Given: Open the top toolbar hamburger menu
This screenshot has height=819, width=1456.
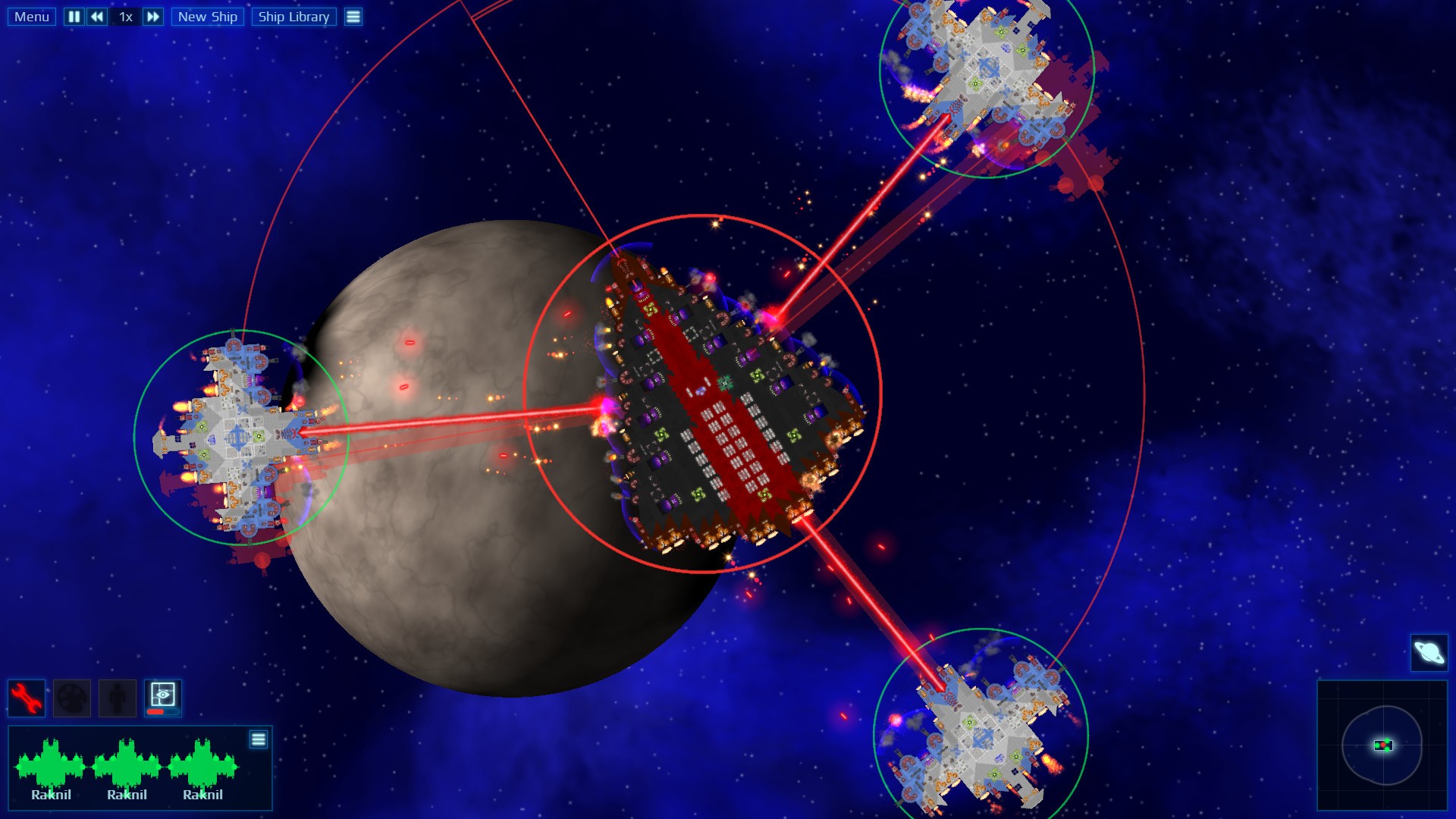Looking at the screenshot, I should point(353,16).
